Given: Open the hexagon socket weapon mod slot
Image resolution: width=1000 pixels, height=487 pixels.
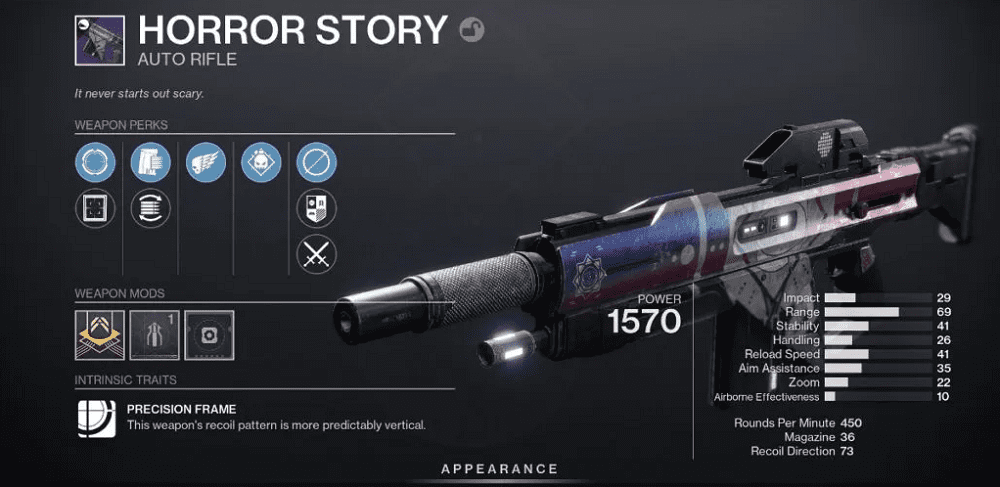Looking at the screenshot, I should pos(209,335).
